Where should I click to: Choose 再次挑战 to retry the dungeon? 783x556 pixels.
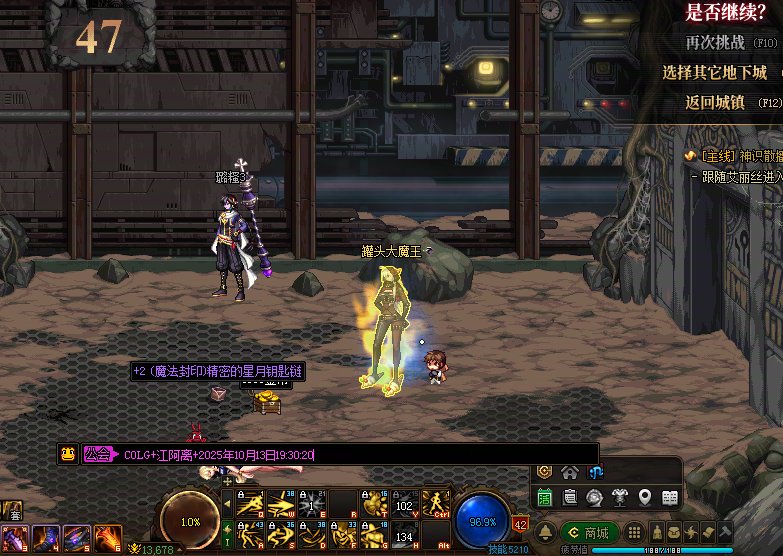[x=715, y=43]
